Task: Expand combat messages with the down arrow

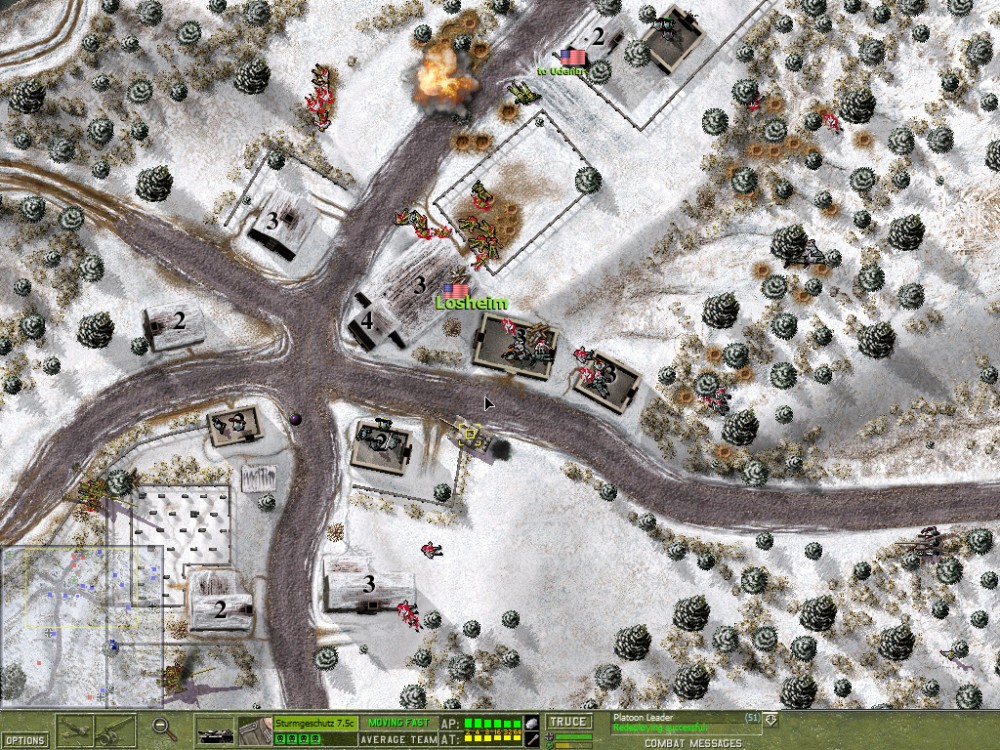Action: 771,717
